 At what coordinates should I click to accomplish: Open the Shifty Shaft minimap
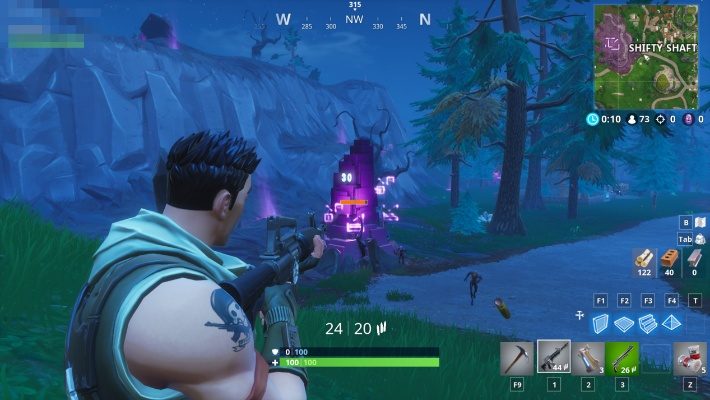tap(646, 56)
